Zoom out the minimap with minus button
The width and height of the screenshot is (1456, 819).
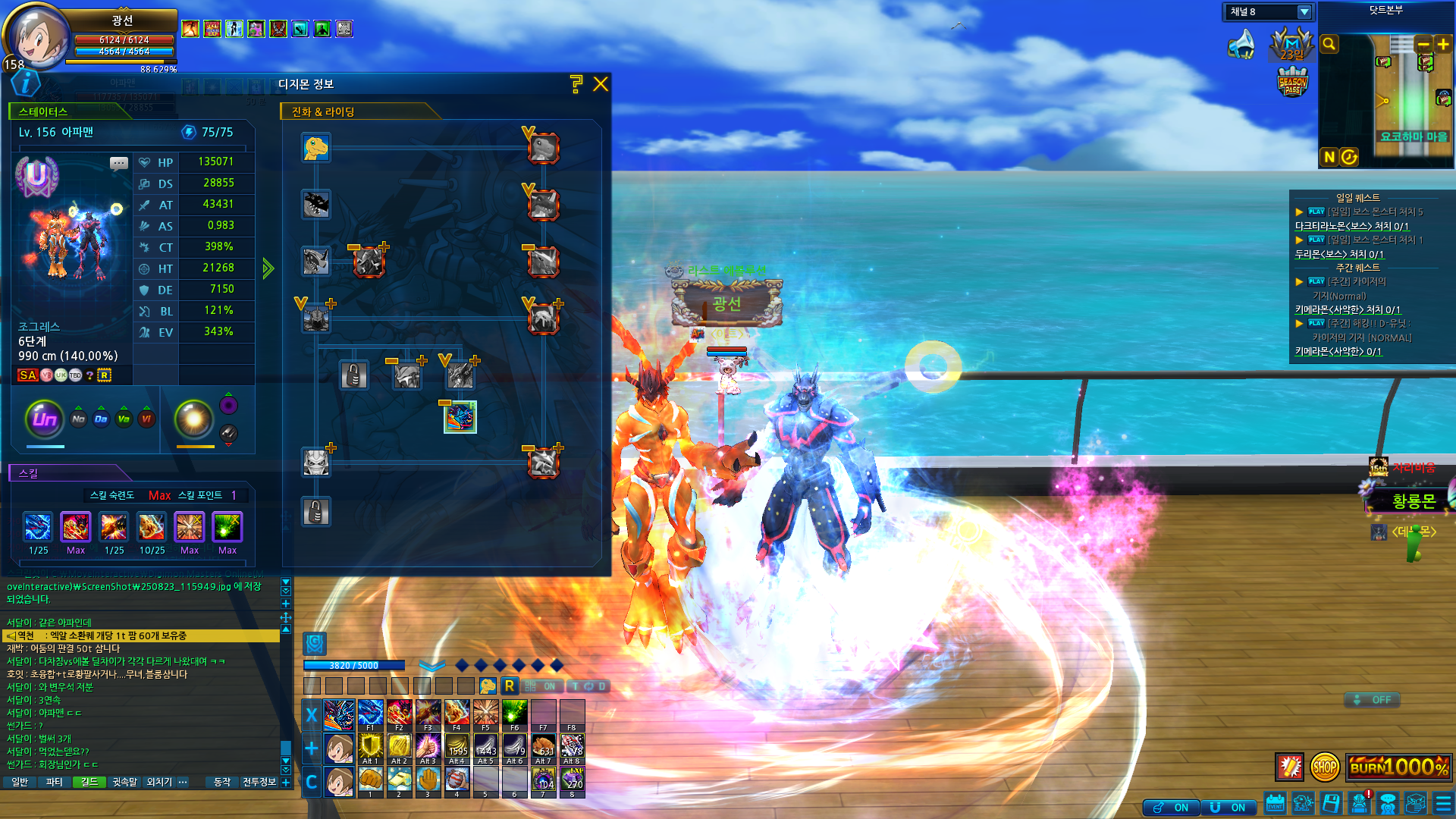coord(1423,45)
